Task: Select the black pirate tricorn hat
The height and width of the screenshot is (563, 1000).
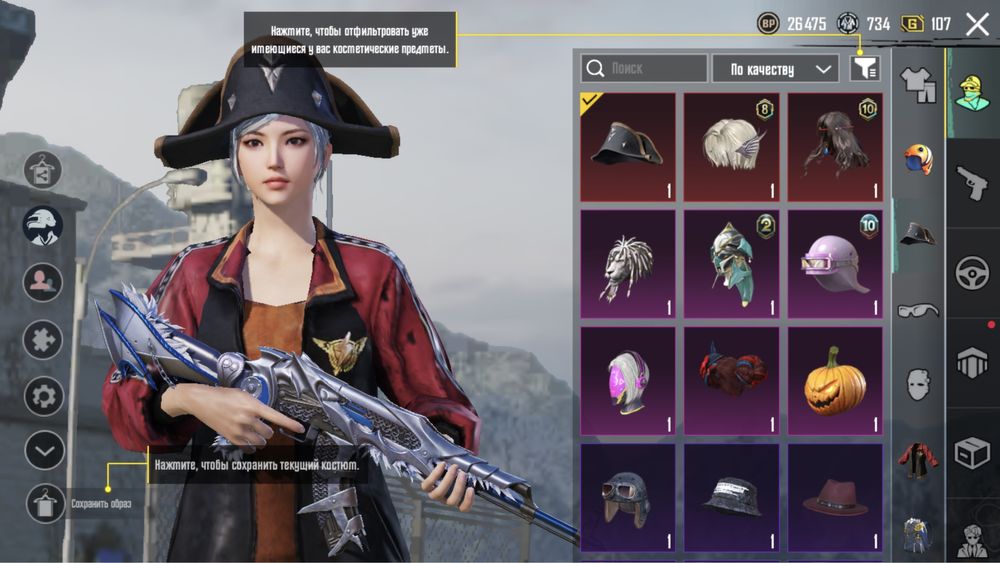Action: tap(627, 147)
